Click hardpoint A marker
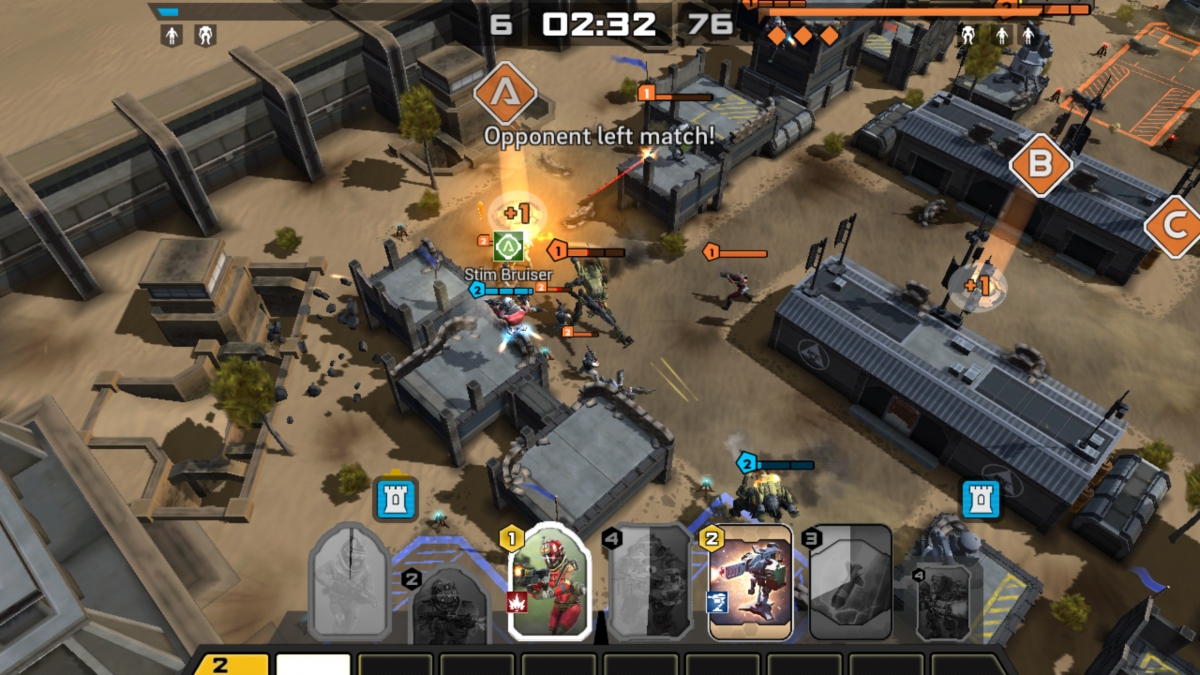The height and width of the screenshot is (675, 1200). coord(505,94)
